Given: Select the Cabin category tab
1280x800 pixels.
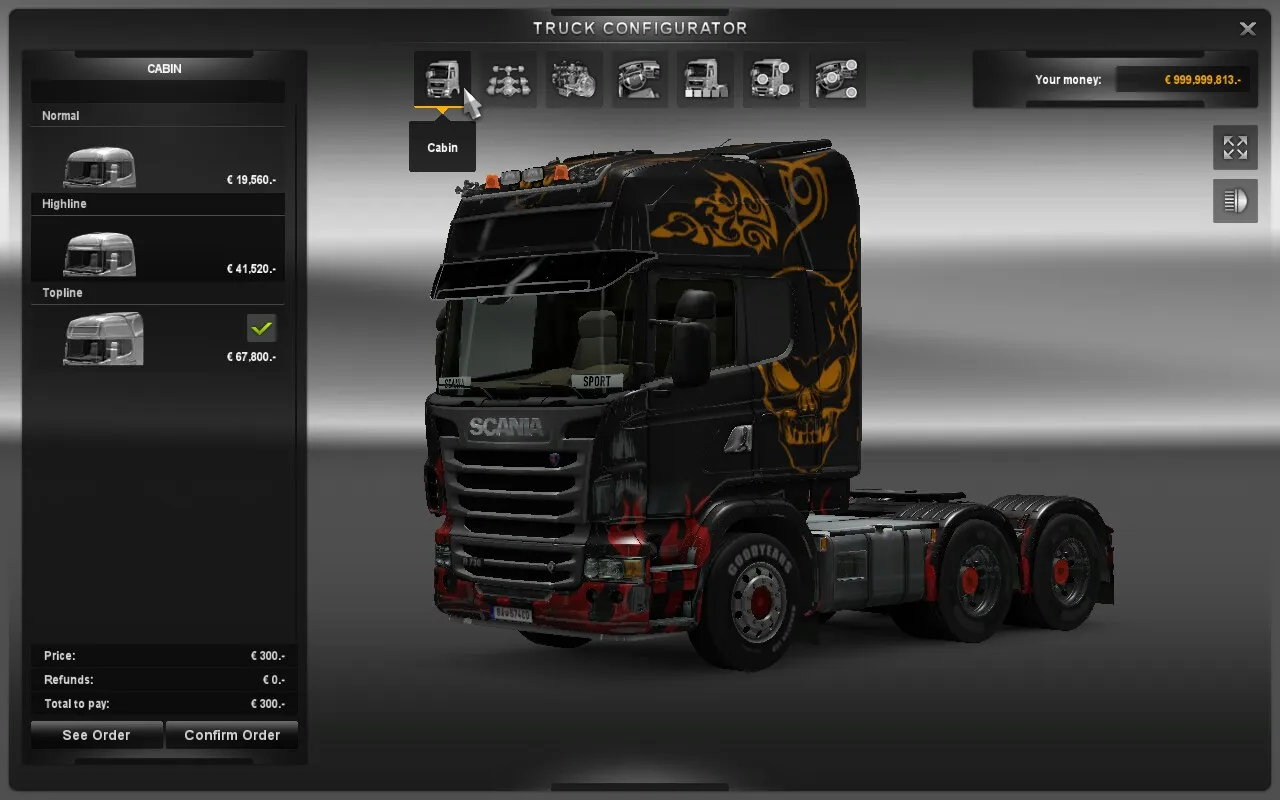Looking at the screenshot, I should 442,79.
